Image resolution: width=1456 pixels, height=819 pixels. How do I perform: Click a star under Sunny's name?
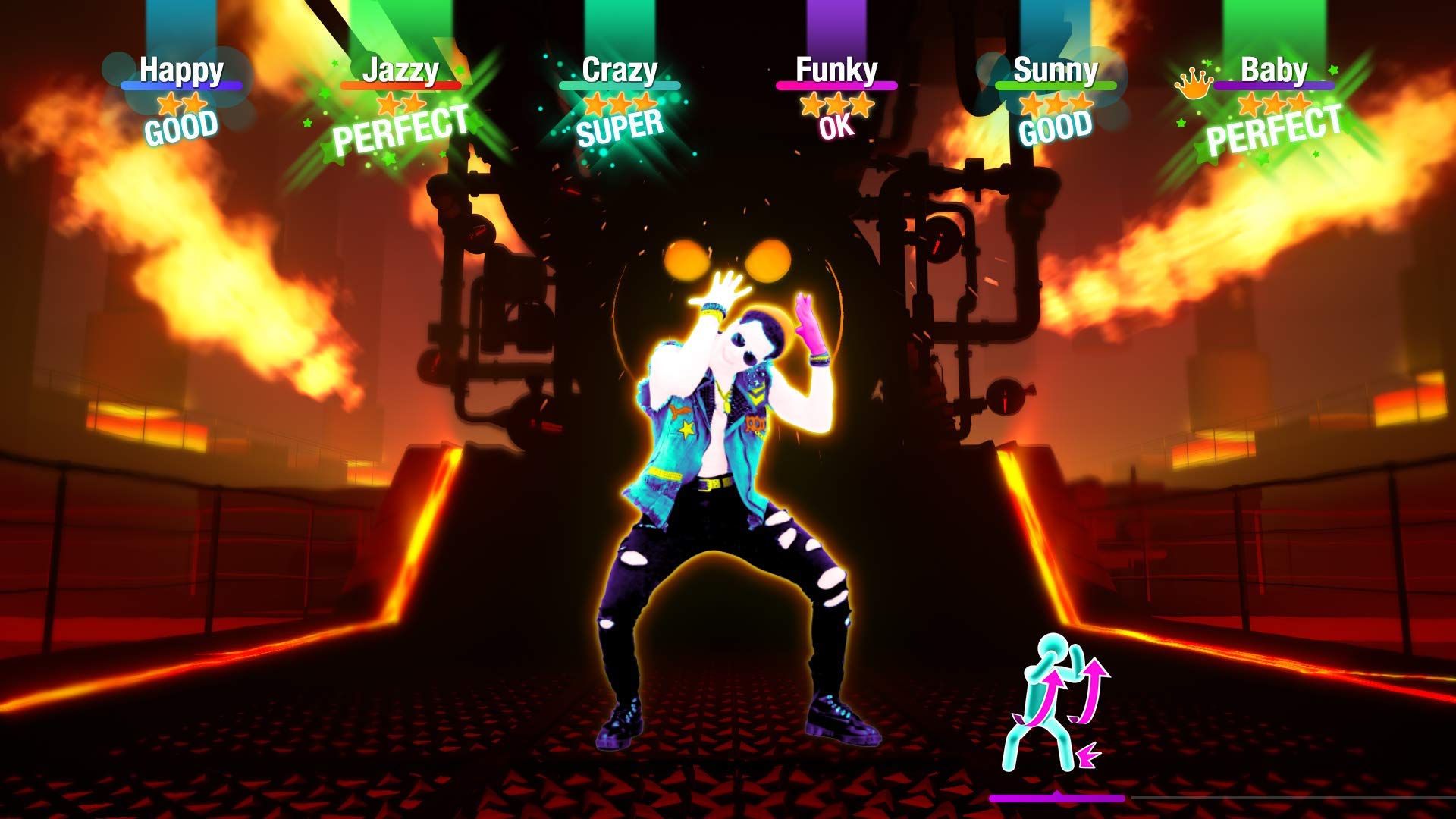coord(1054,104)
